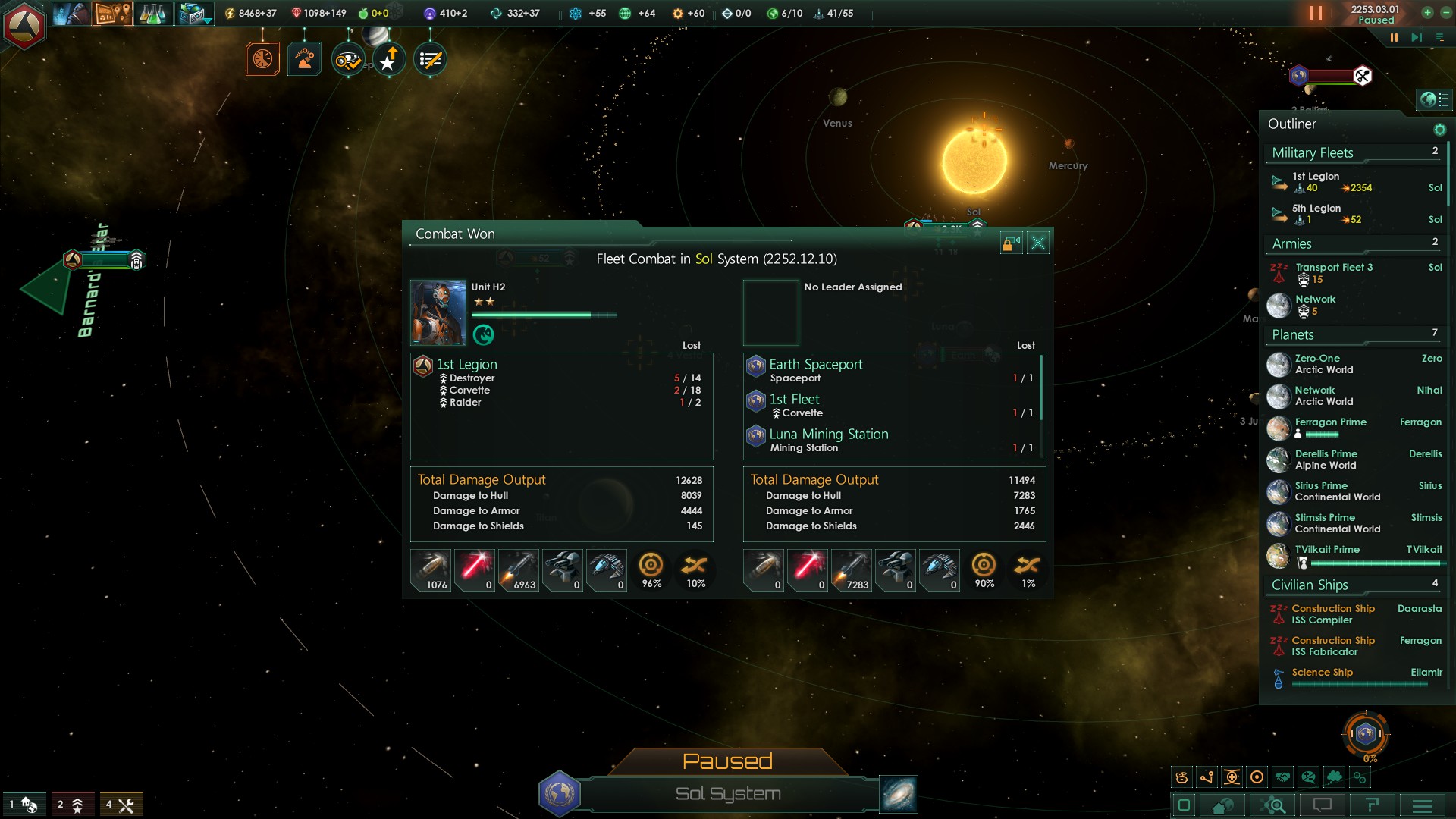Switch to the galaxy map view
Screen dimensions: 1456x819
click(899, 794)
